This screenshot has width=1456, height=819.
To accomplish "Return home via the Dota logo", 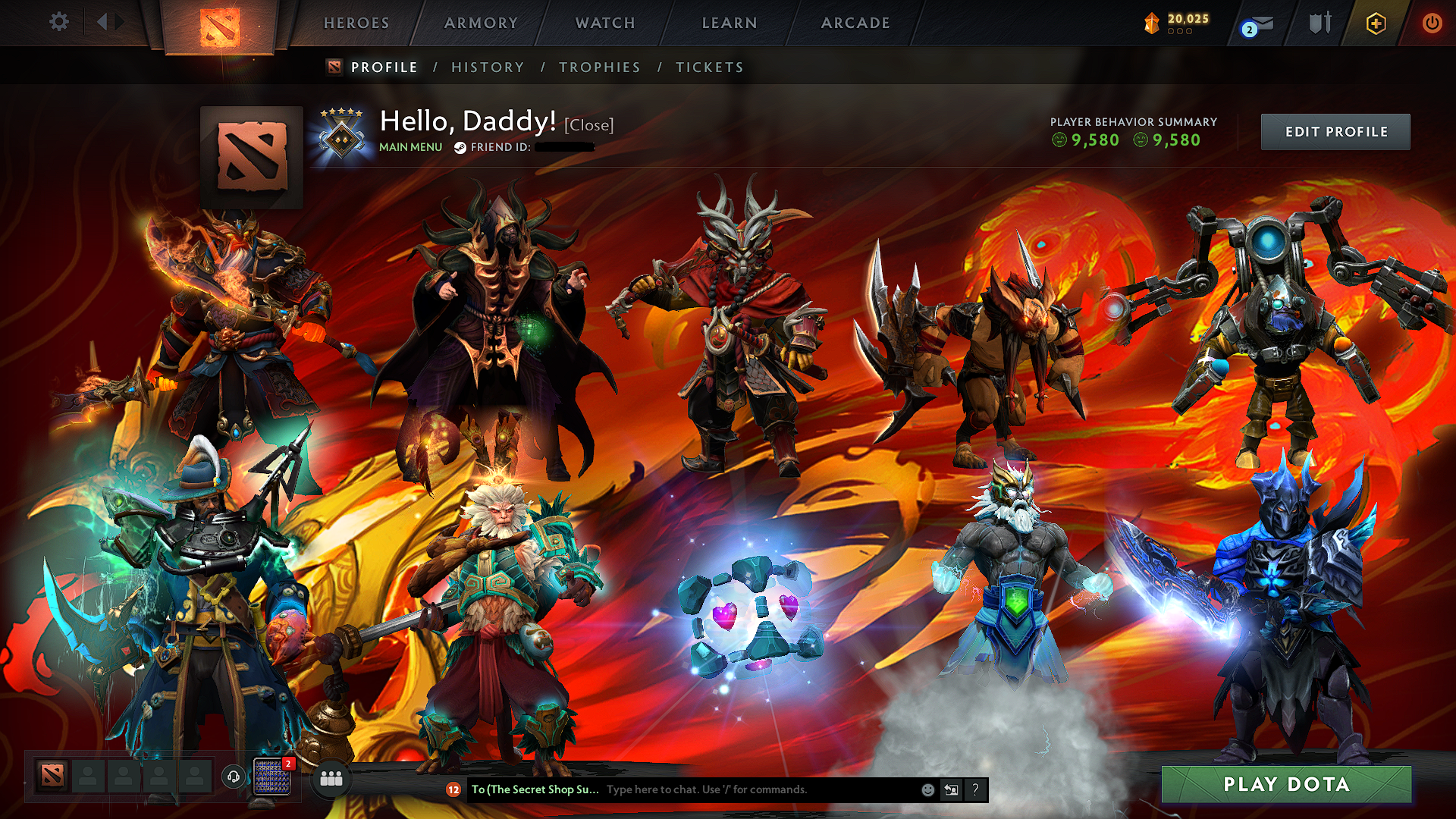I will point(220,27).
